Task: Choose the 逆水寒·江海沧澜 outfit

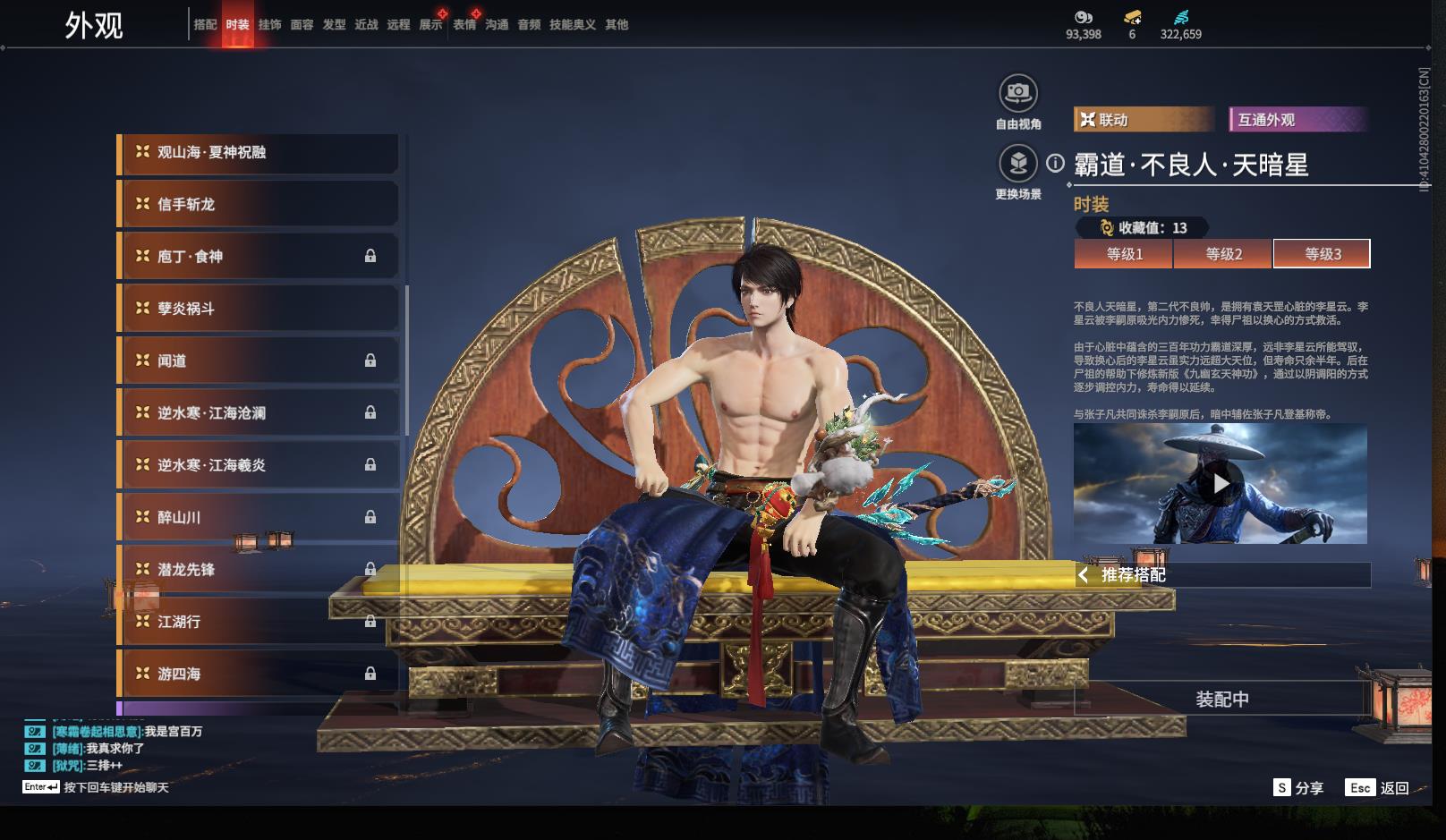Action: [x=258, y=413]
